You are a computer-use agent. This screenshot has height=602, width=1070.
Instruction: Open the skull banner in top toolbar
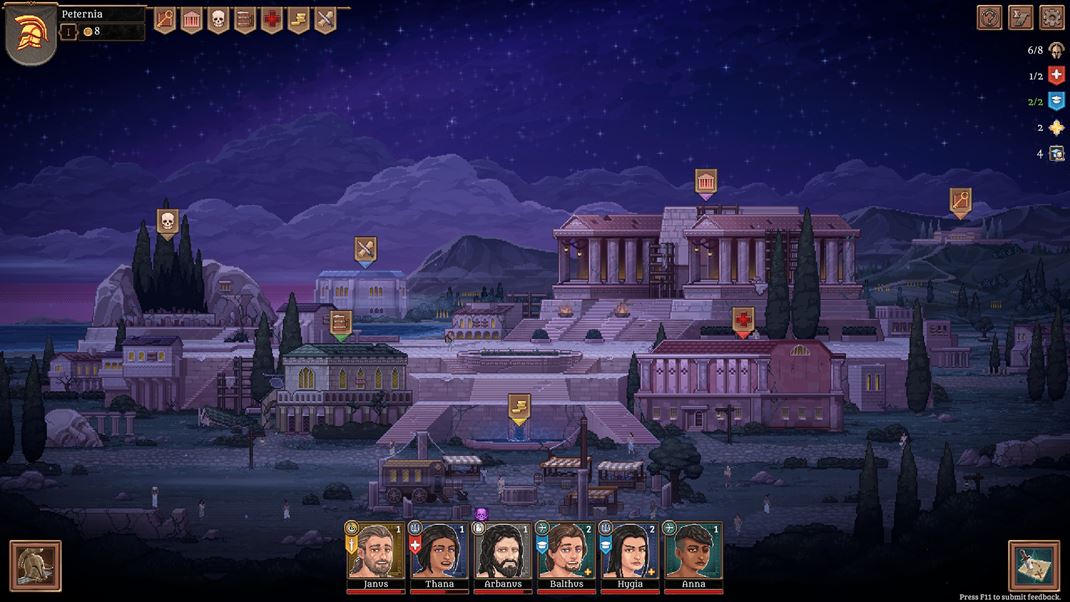tap(218, 19)
